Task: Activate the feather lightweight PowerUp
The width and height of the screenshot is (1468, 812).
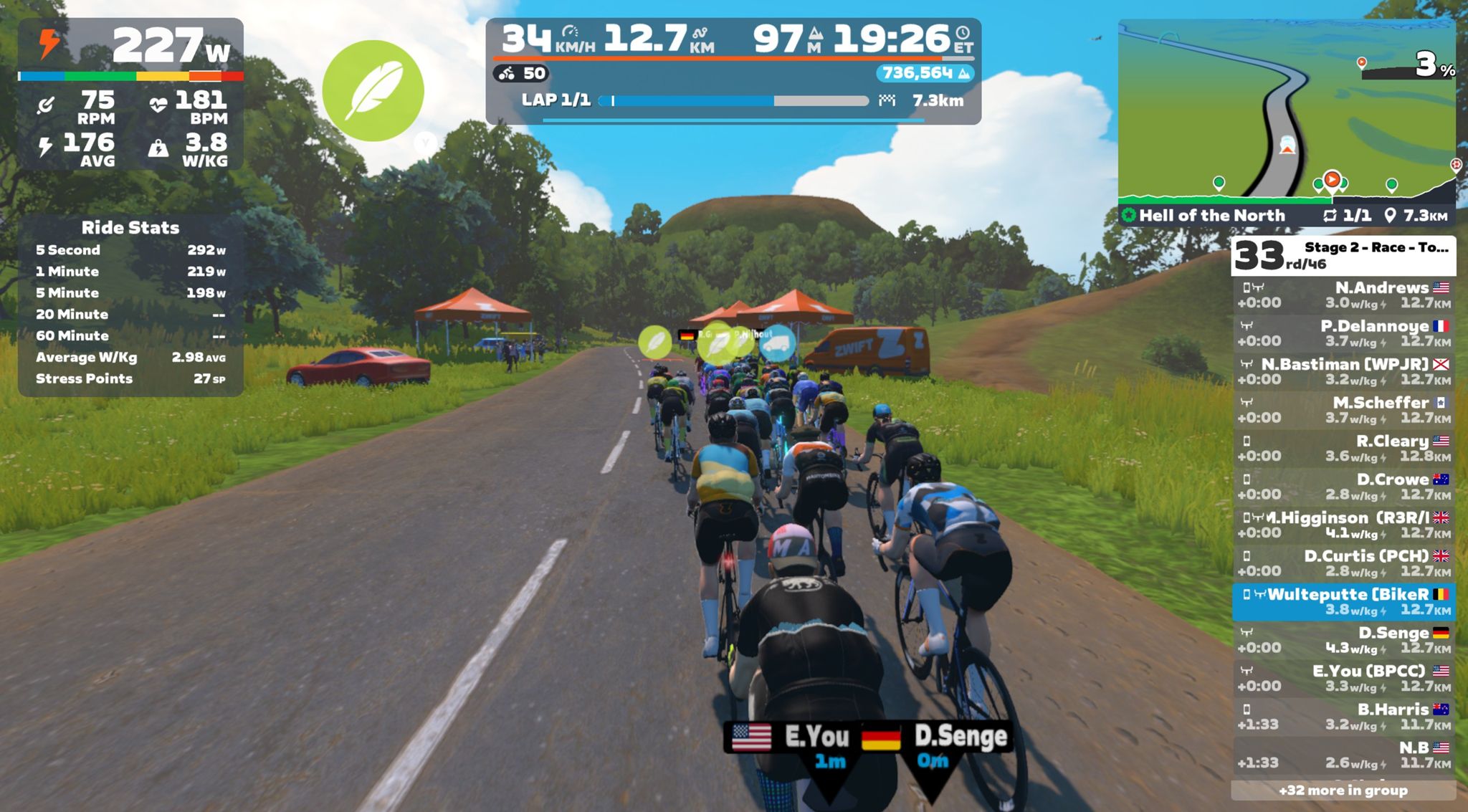Action: (373, 91)
